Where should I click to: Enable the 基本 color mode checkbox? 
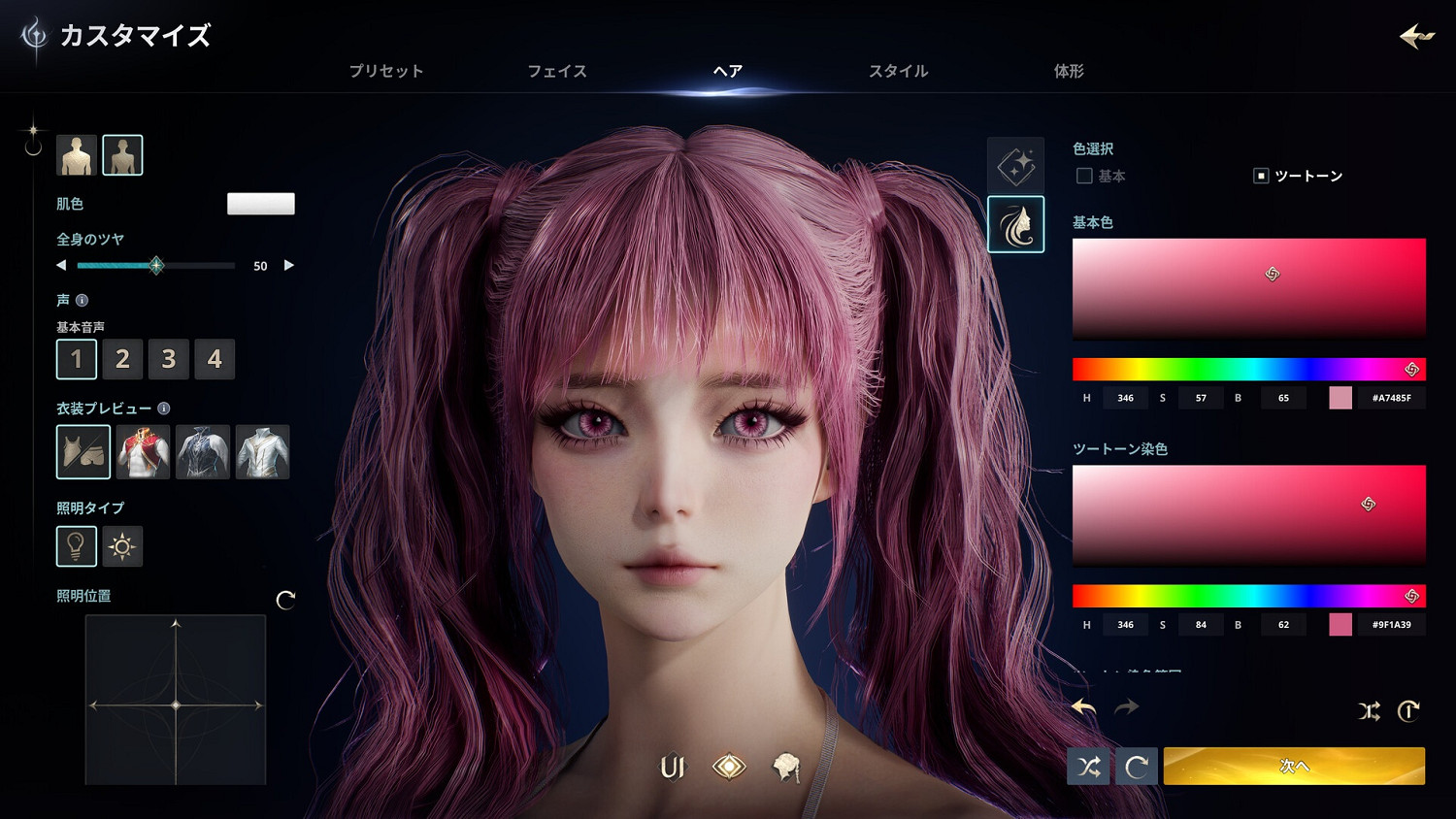(x=1083, y=176)
